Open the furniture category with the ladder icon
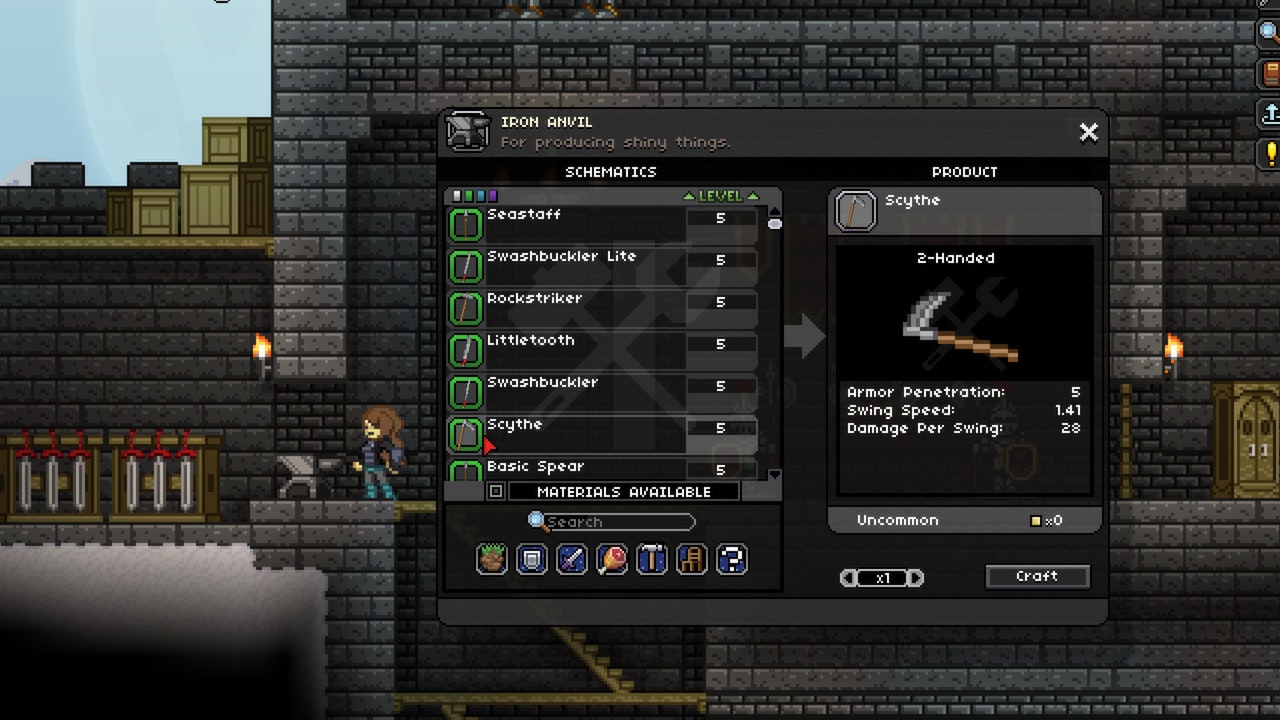The image size is (1280, 720). (x=691, y=559)
